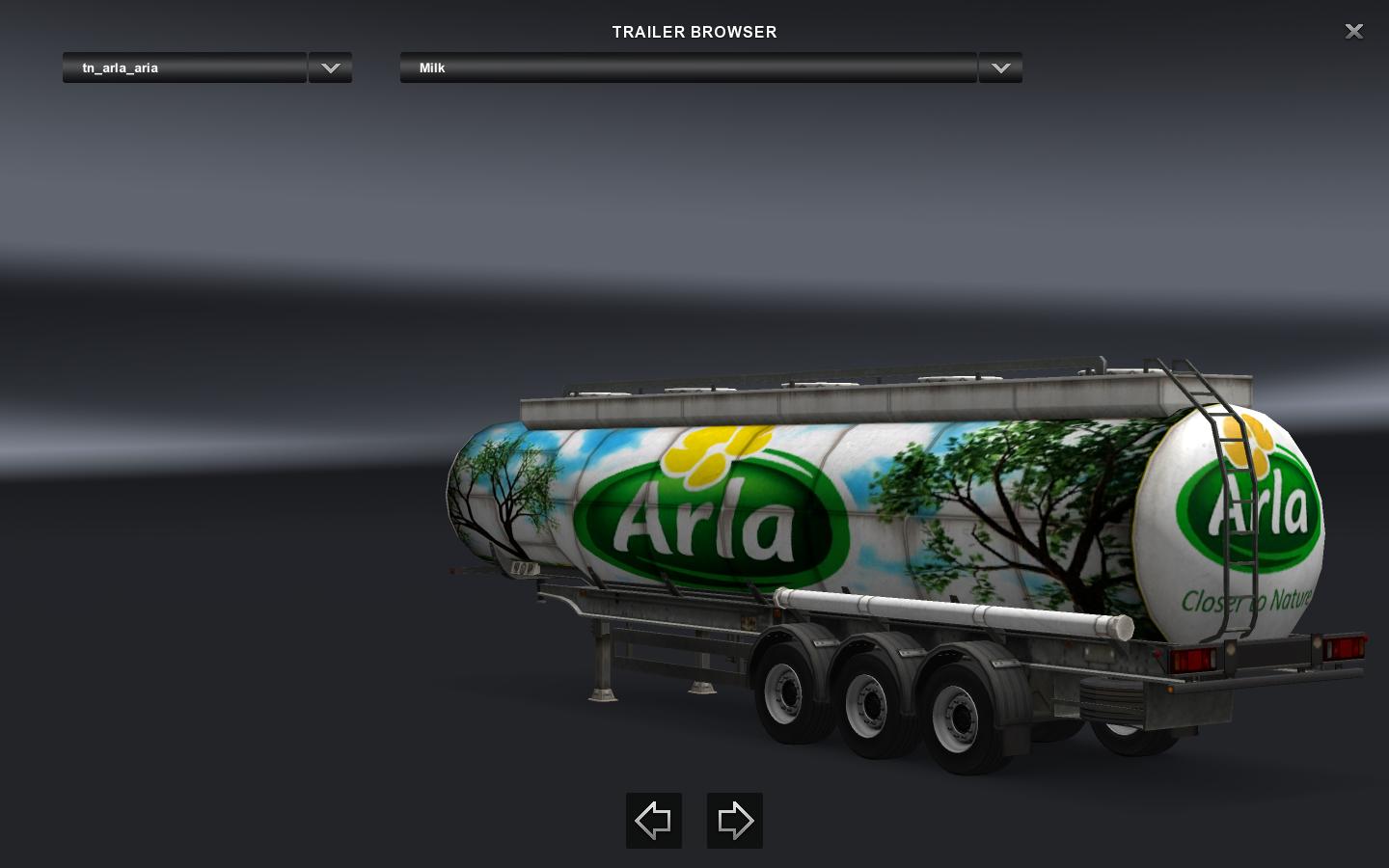Close the Trailer Browser window
Image resolution: width=1389 pixels, height=868 pixels.
(1353, 32)
